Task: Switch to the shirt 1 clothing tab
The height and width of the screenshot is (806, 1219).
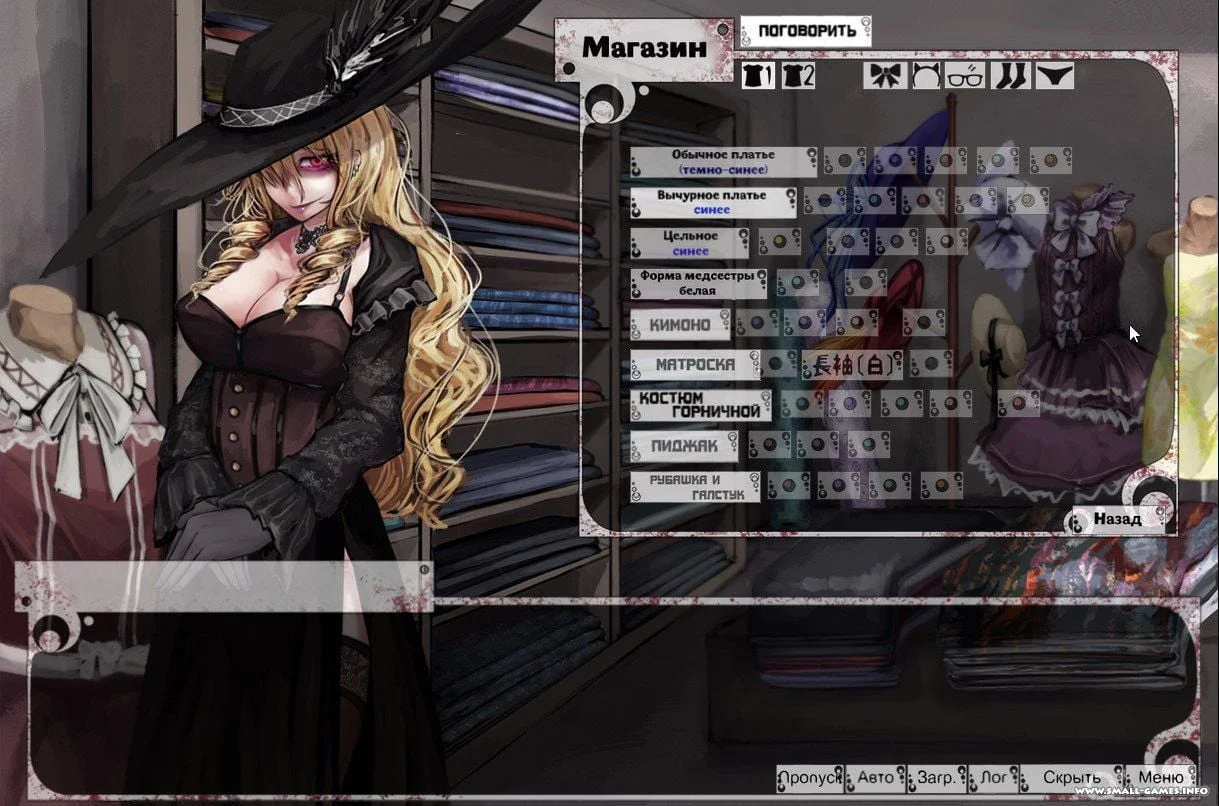Action: pos(758,75)
